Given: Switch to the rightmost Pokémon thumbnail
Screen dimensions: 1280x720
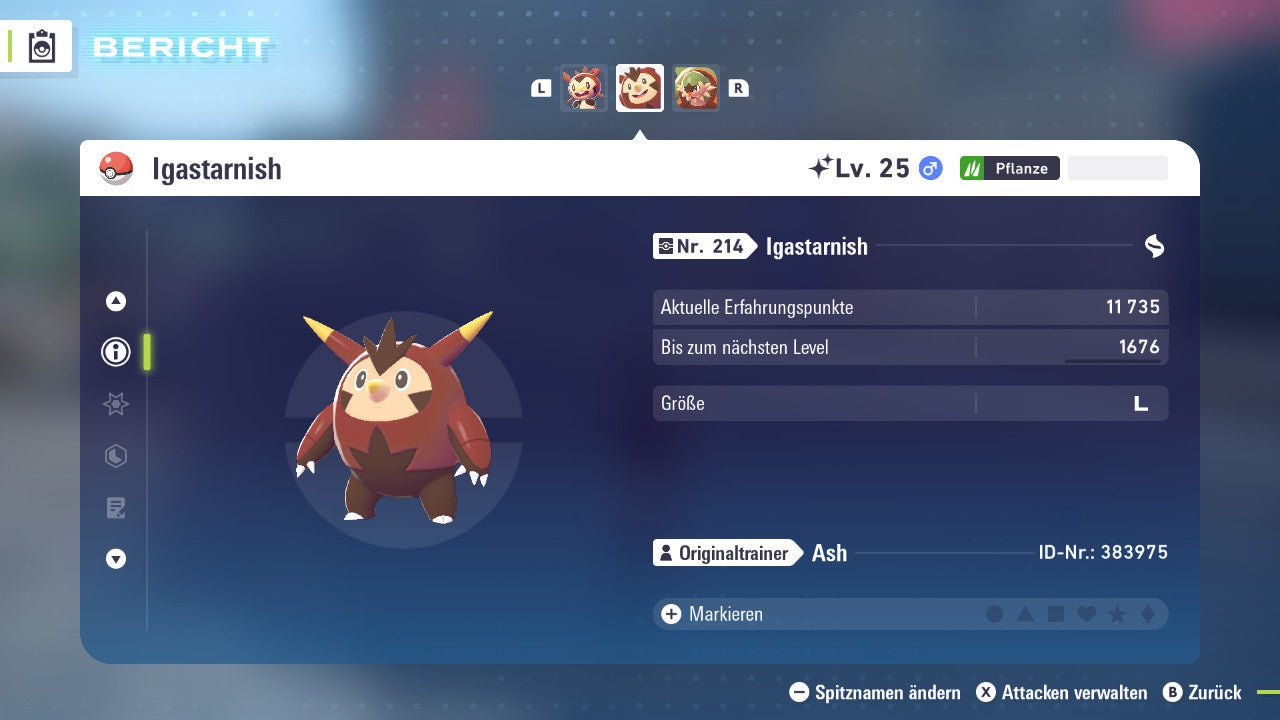Looking at the screenshot, I should coord(696,88).
